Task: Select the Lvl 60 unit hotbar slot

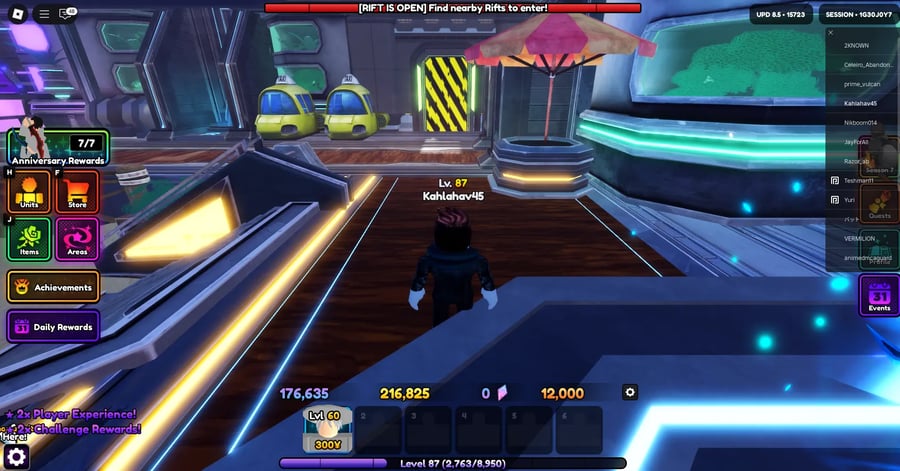Action: tap(328, 428)
